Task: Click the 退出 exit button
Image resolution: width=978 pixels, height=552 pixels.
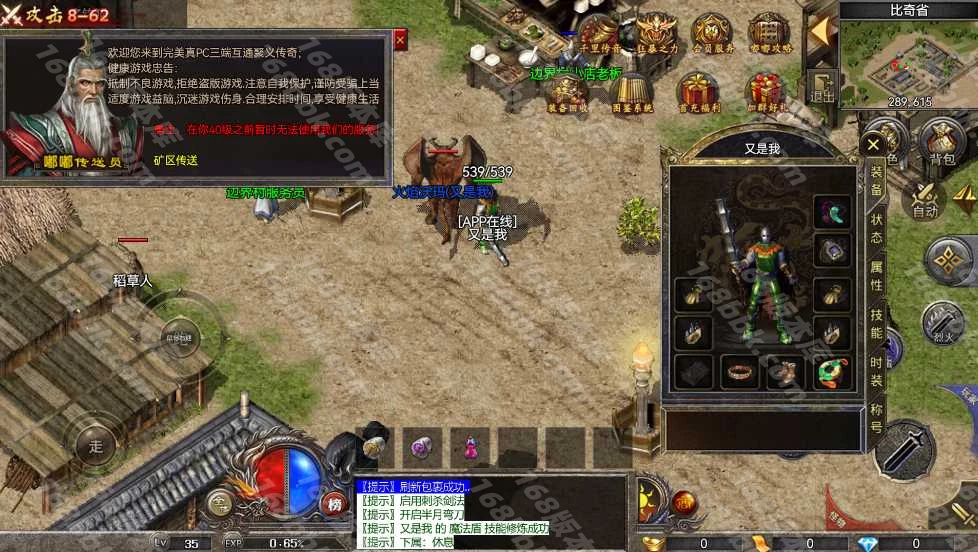Action: point(822,87)
